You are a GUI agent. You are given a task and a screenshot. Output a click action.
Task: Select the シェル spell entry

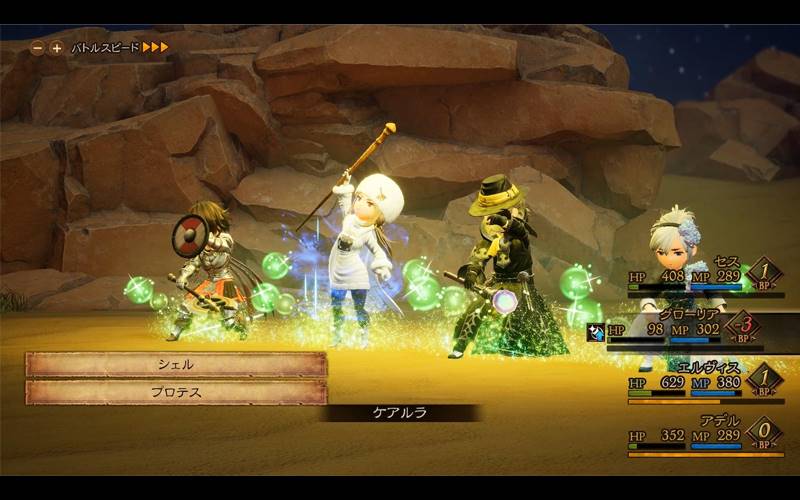tap(176, 365)
